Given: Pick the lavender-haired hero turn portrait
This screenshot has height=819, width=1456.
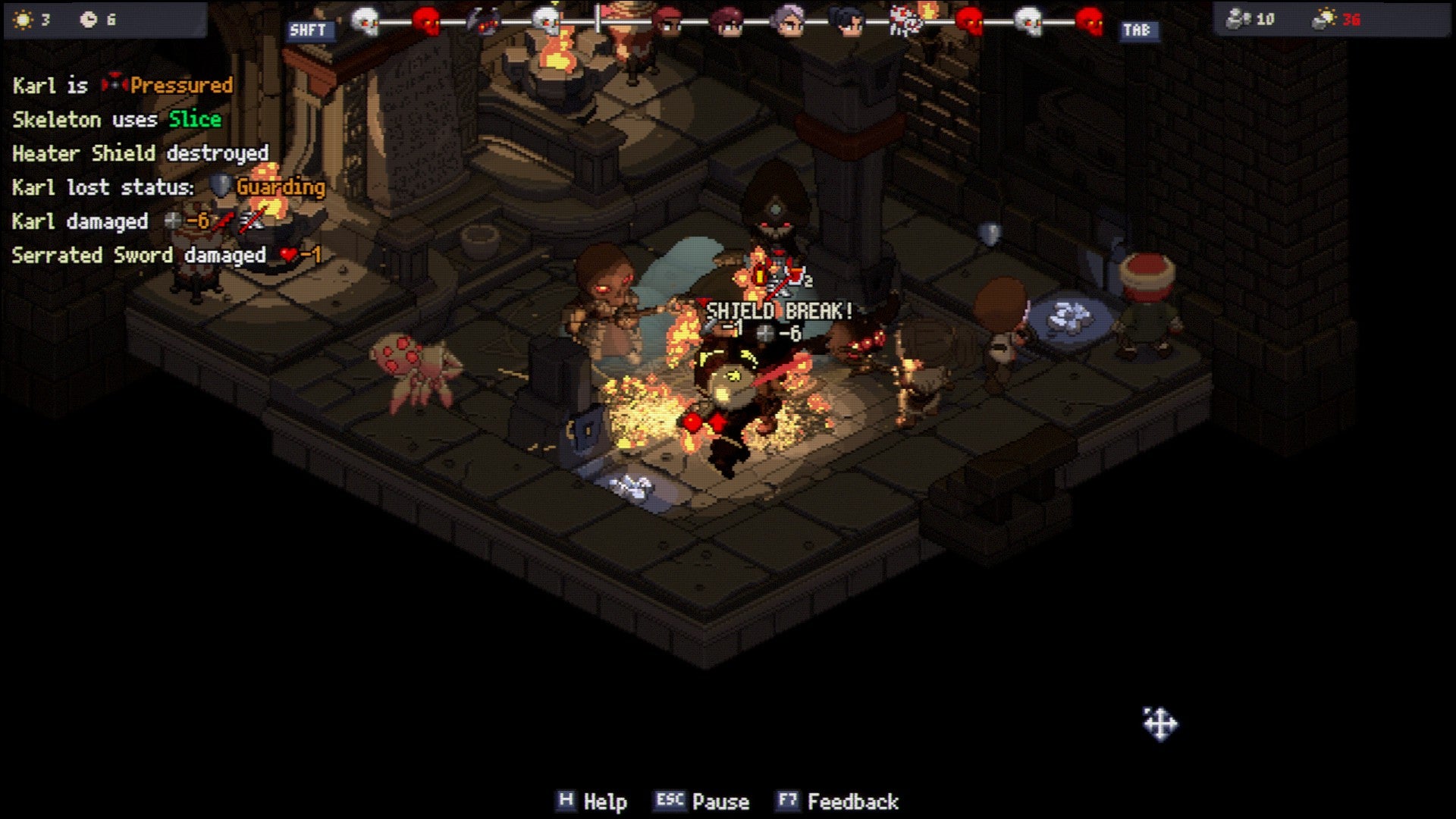Looking at the screenshot, I should pyautogui.click(x=788, y=21).
